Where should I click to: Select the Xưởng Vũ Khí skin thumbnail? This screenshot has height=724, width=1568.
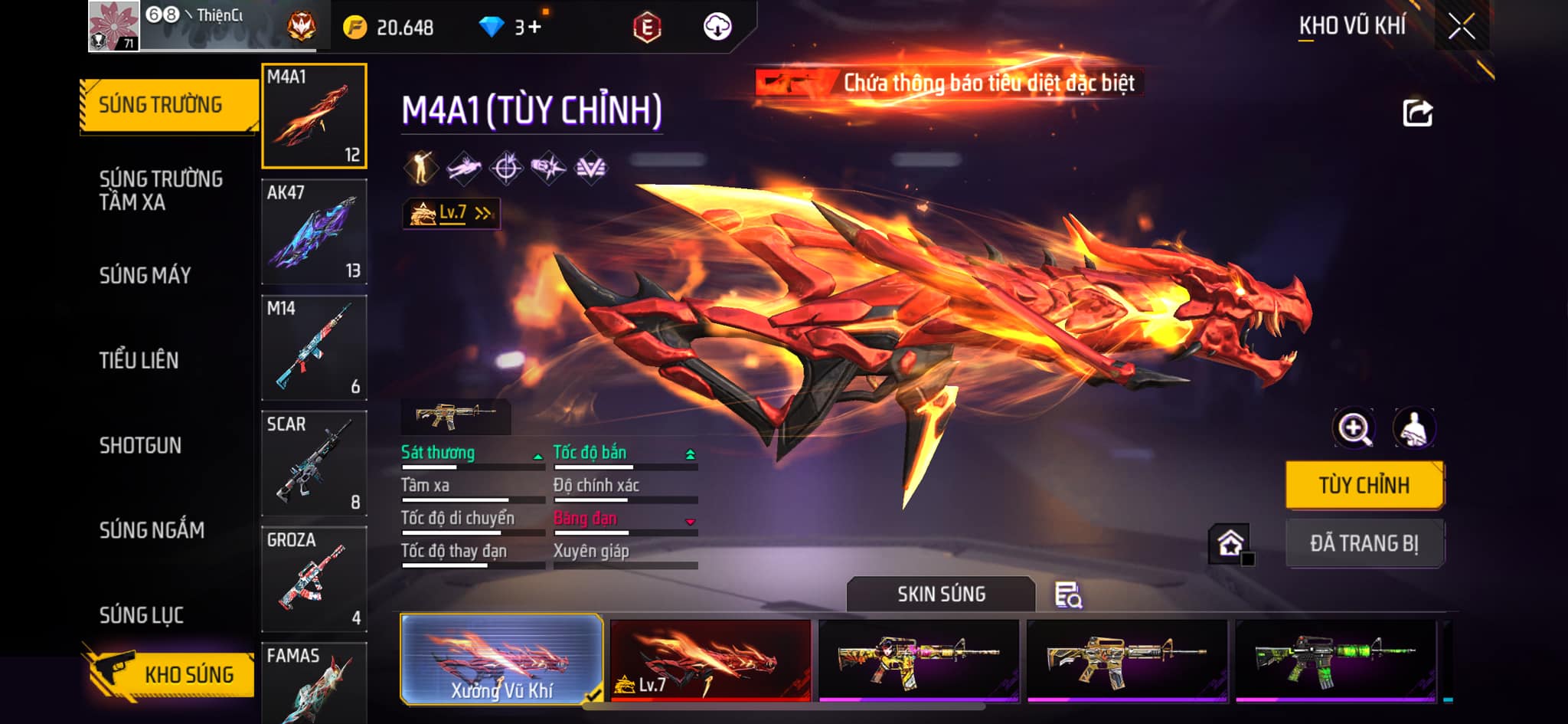tap(501, 660)
